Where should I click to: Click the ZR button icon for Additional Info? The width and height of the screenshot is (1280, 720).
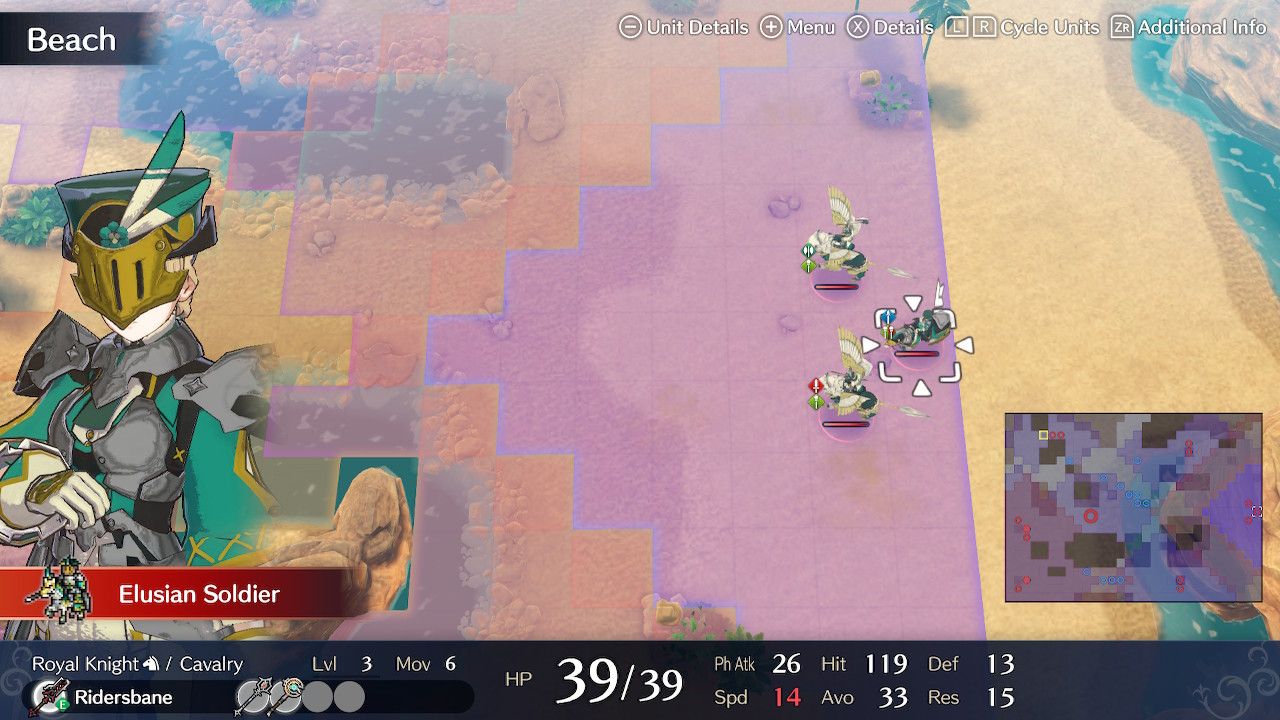[x=1124, y=27]
